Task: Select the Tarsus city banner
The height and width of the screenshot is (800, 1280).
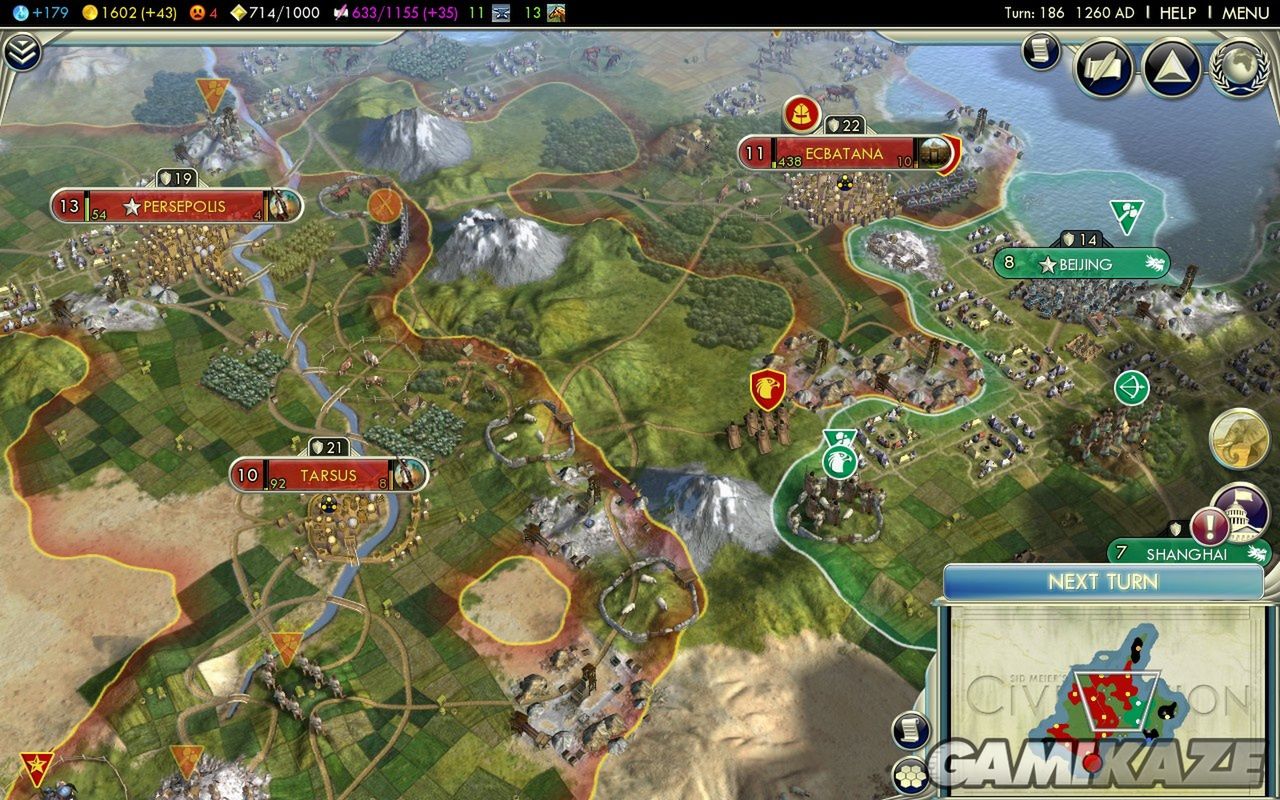Action: 328,475
